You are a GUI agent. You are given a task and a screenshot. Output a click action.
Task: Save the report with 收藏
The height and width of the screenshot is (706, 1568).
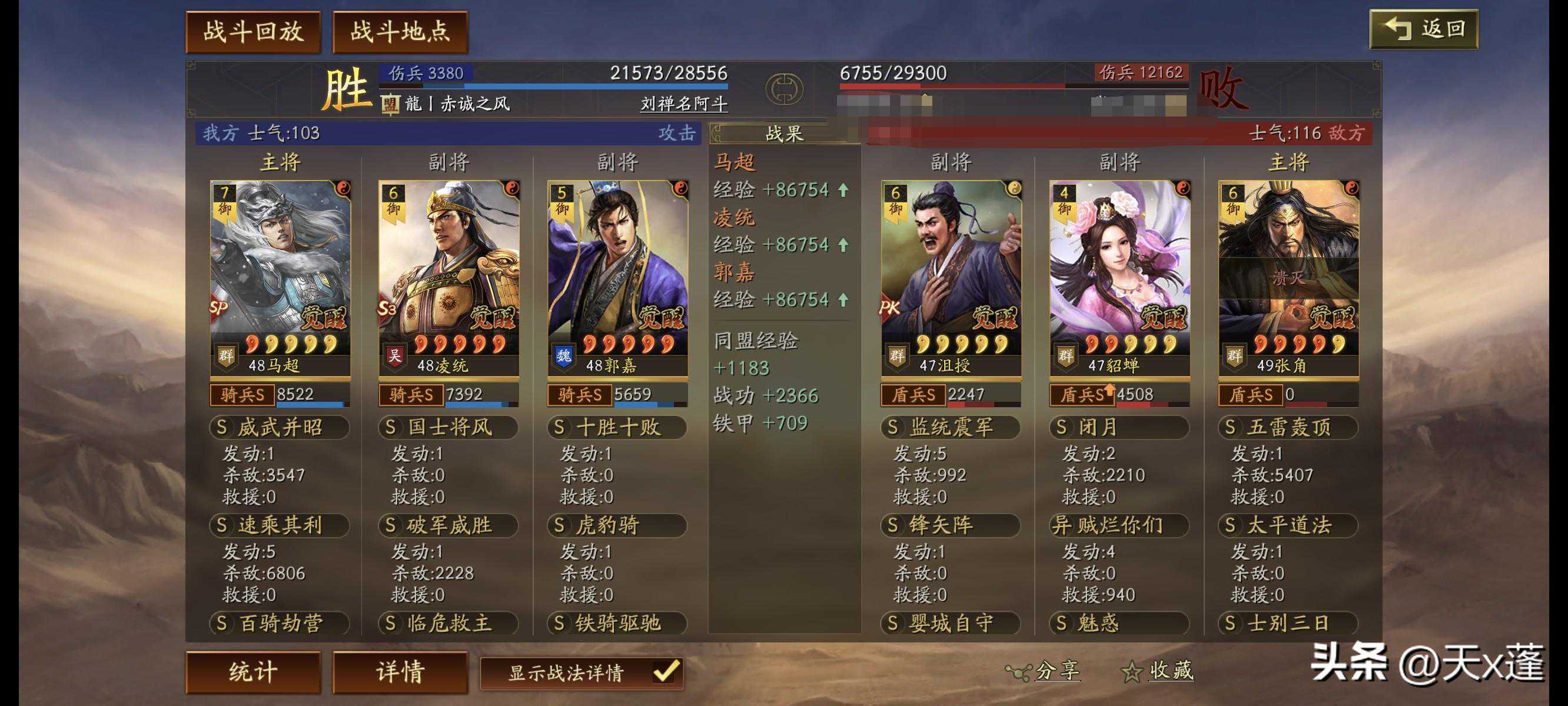coord(1158,671)
